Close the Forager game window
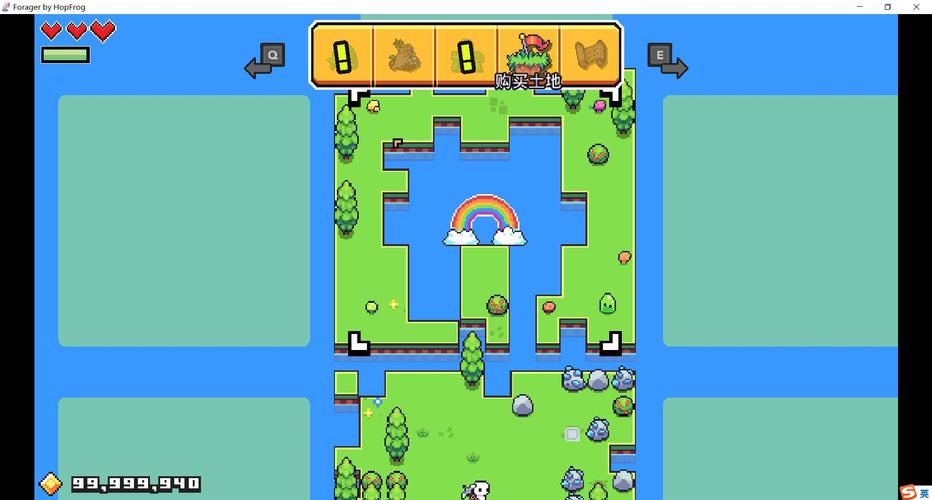This screenshot has width=932, height=500. pos(915,7)
